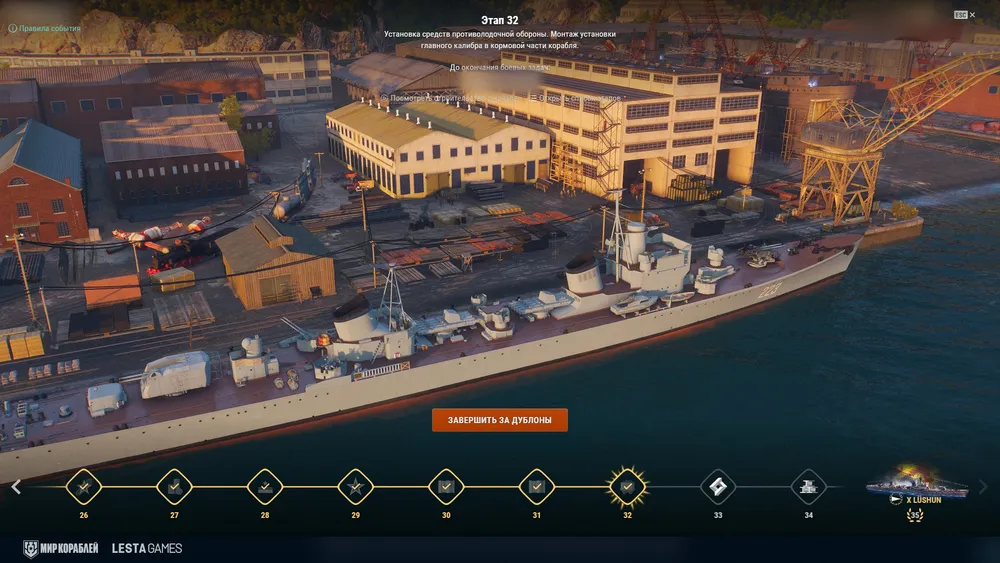Select stage 34 with the ship icon

pos(808,487)
